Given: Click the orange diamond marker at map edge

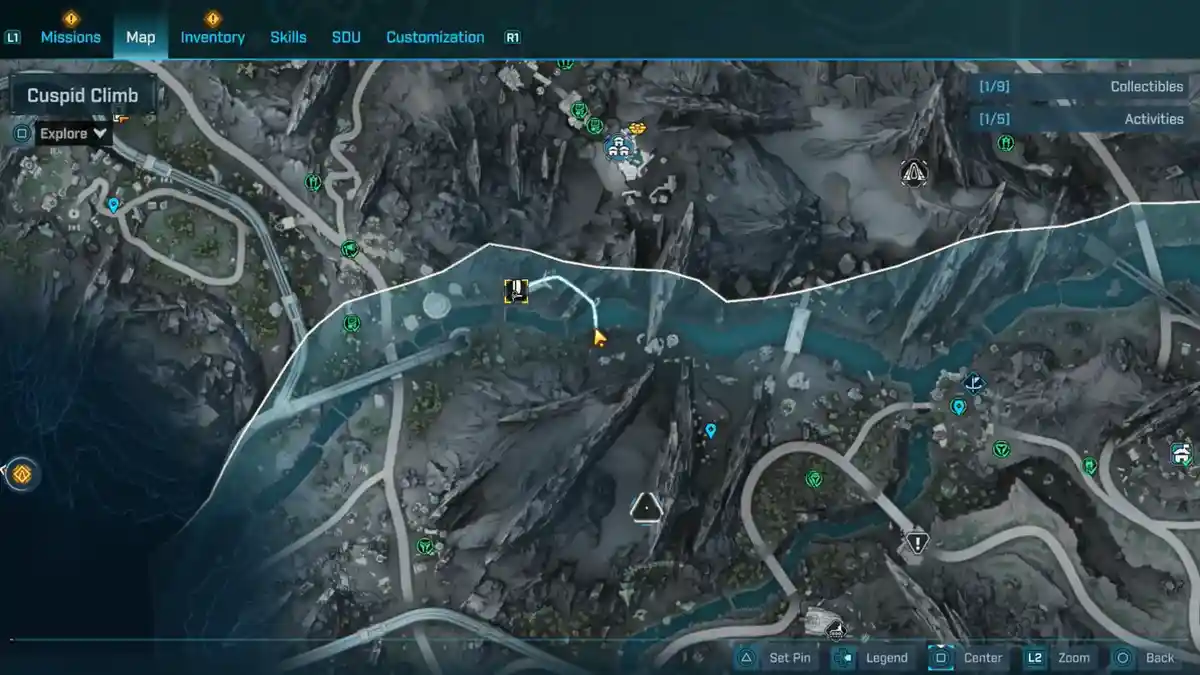Looking at the screenshot, I should click(x=21, y=474).
